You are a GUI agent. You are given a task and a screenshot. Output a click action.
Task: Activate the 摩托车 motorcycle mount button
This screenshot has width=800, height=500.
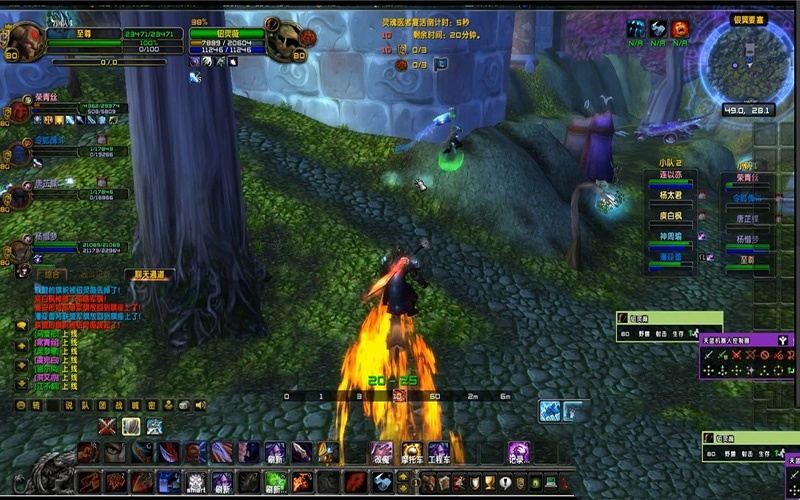point(411,453)
